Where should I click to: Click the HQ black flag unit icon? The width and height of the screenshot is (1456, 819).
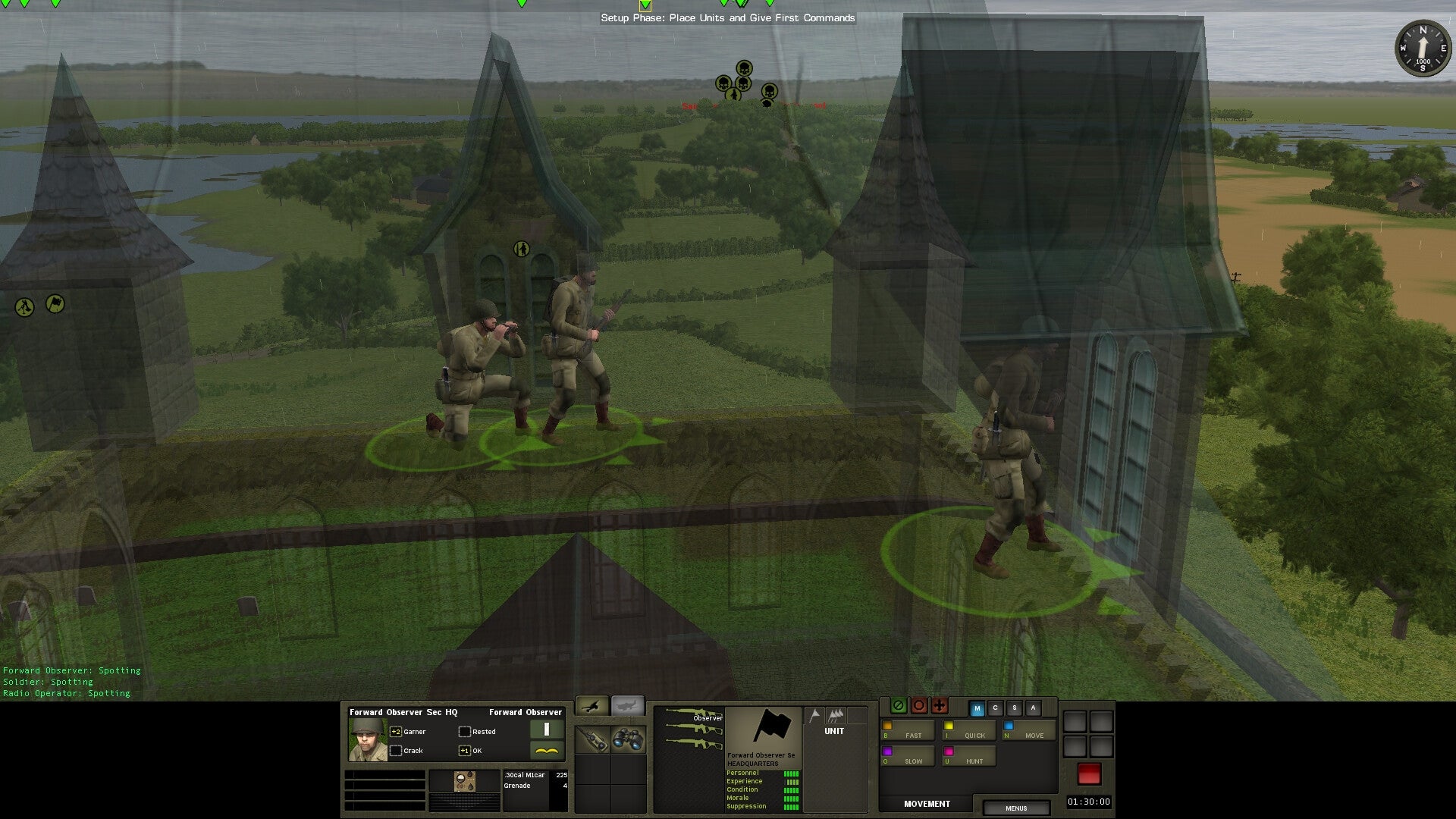[771, 726]
